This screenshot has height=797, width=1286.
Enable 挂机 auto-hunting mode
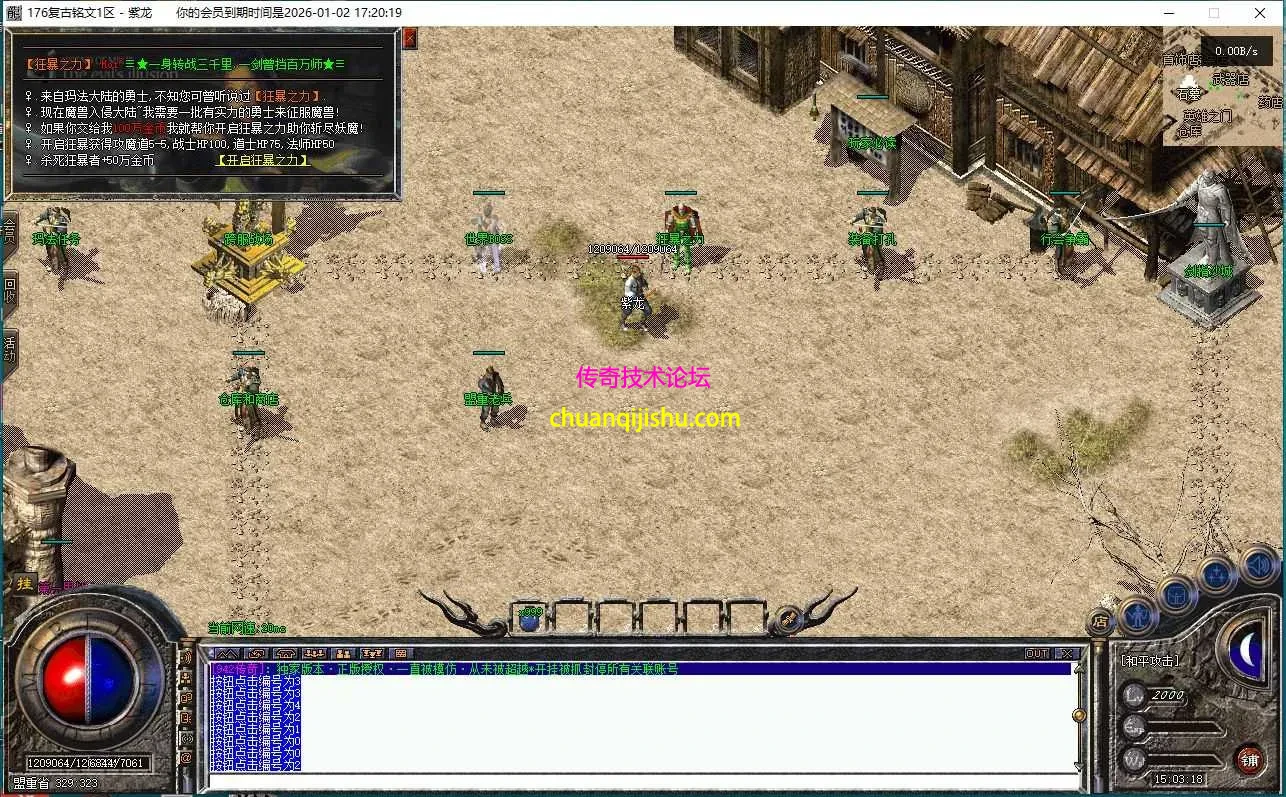click(x=25, y=585)
